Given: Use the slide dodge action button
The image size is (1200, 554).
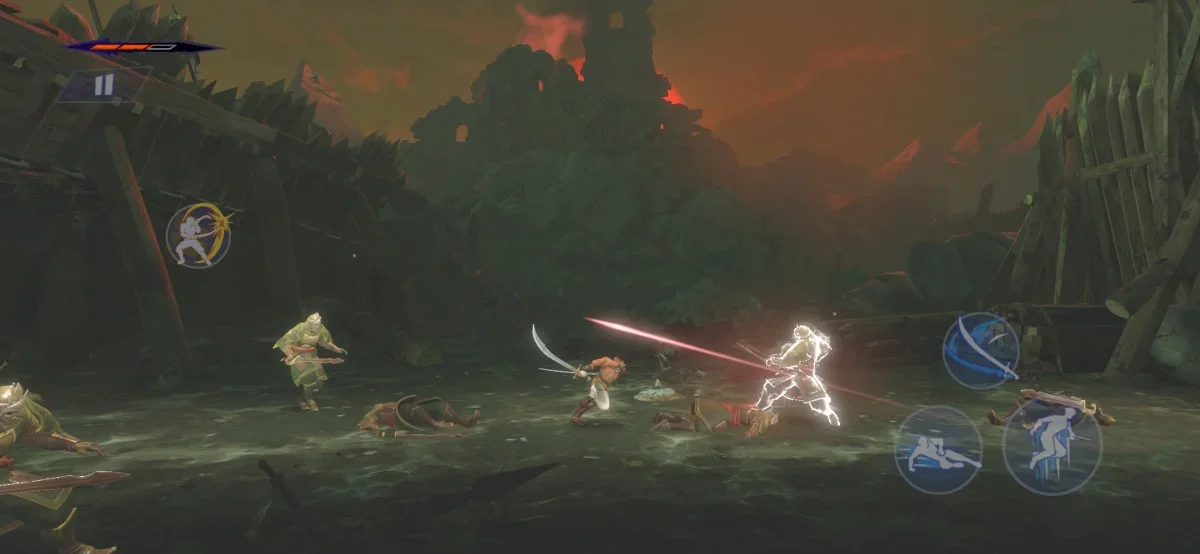Looking at the screenshot, I should (937, 449).
